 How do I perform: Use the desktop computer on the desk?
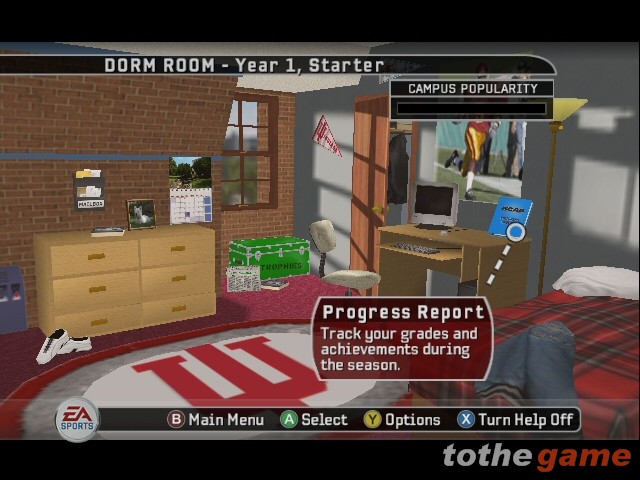point(433,204)
